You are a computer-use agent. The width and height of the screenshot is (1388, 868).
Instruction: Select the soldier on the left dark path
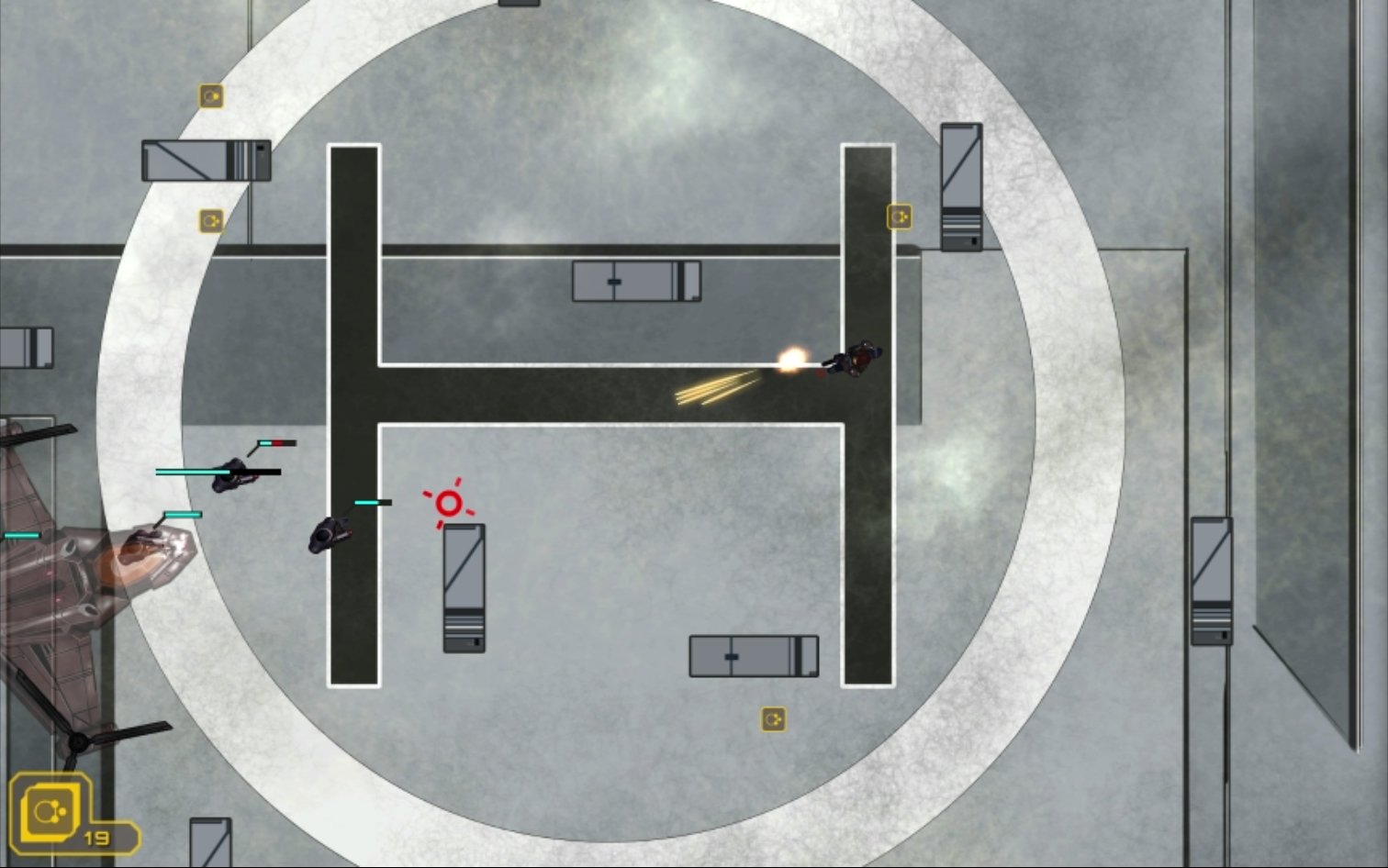point(329,537)
